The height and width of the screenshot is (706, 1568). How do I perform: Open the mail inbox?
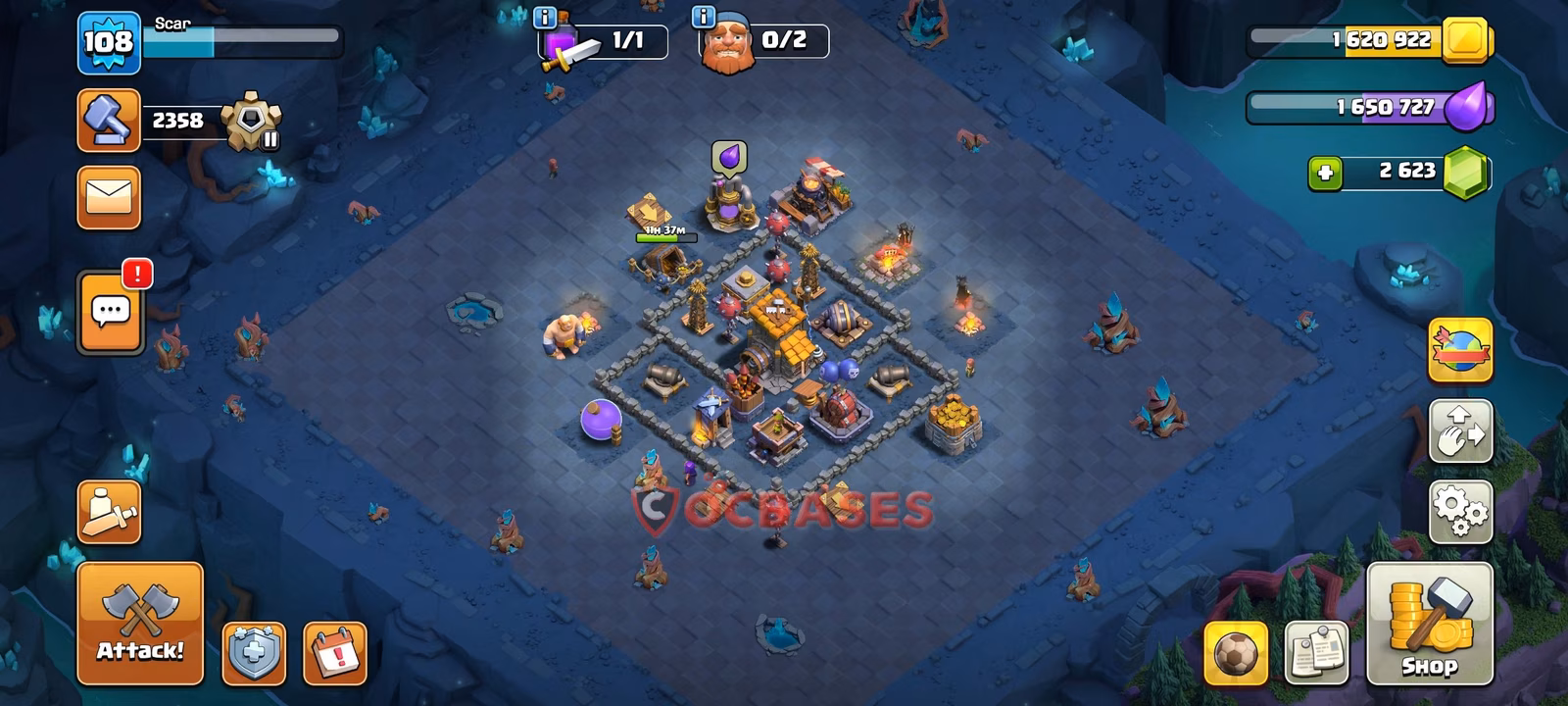[108, 197]
